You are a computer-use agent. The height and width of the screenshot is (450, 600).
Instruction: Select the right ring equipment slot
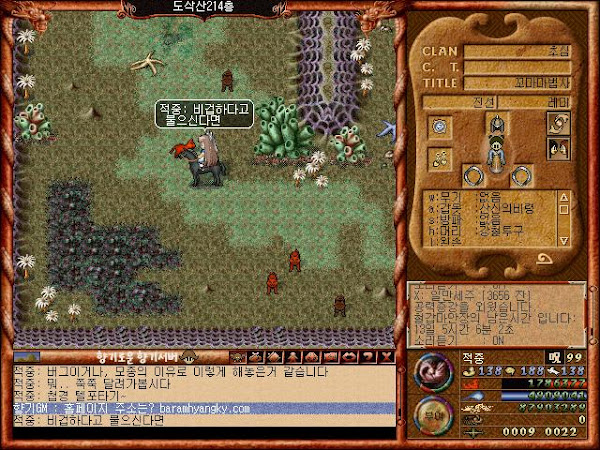click(521, 176)
